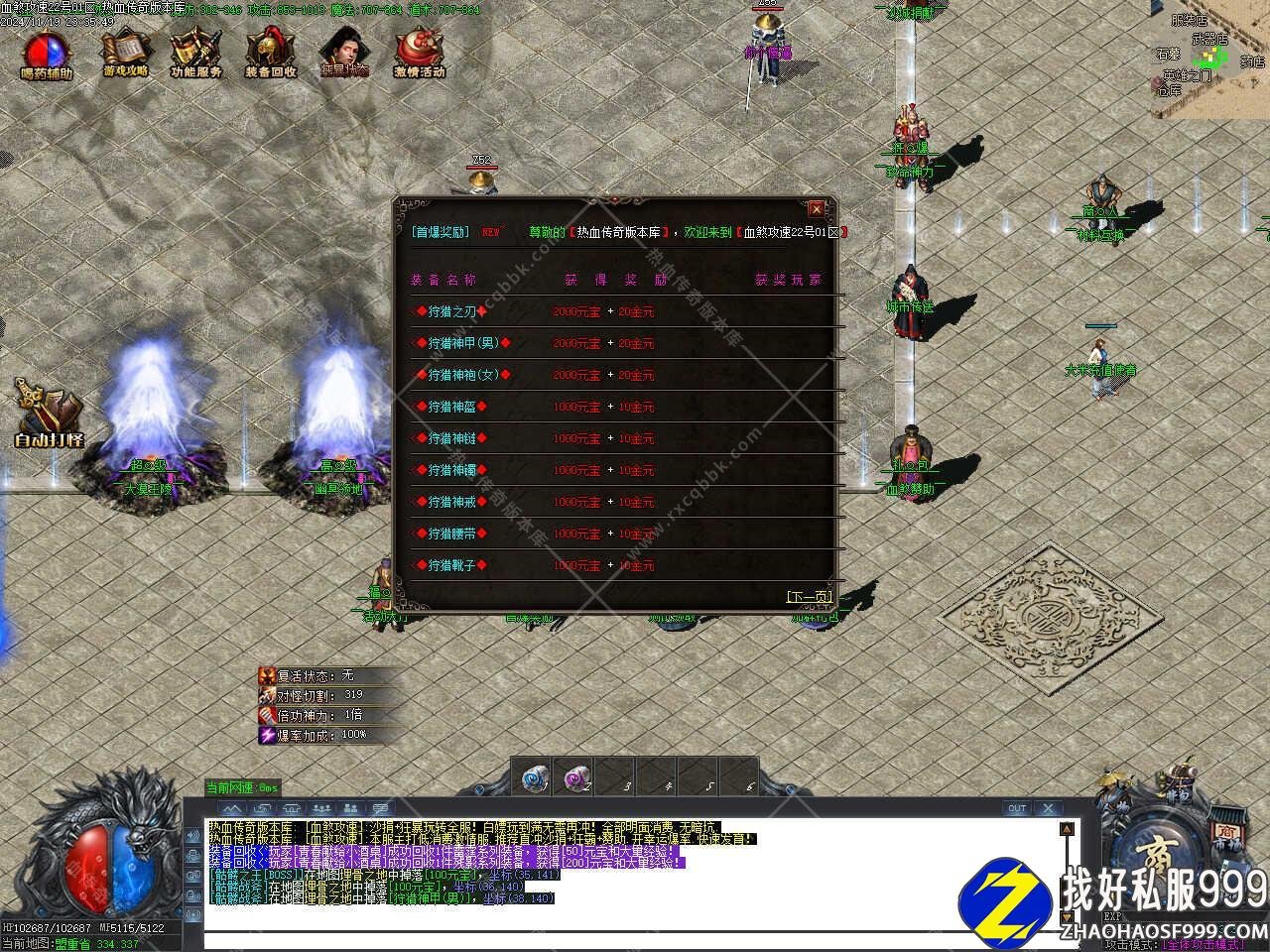Viewport: 1270px width, 952px height.
Task: Close the chat panel with X button
Action: 1048,808
